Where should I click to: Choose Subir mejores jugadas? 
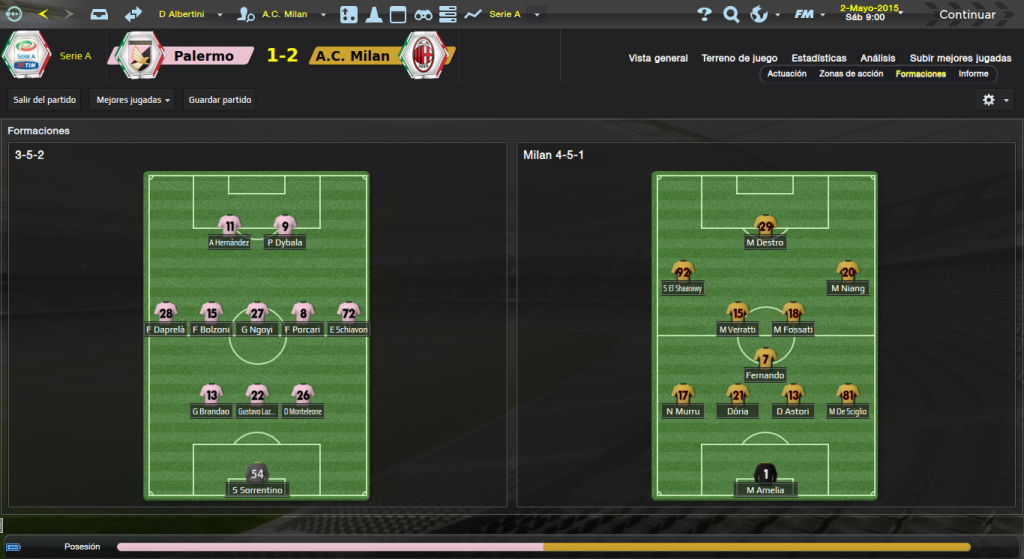[960, 58]
